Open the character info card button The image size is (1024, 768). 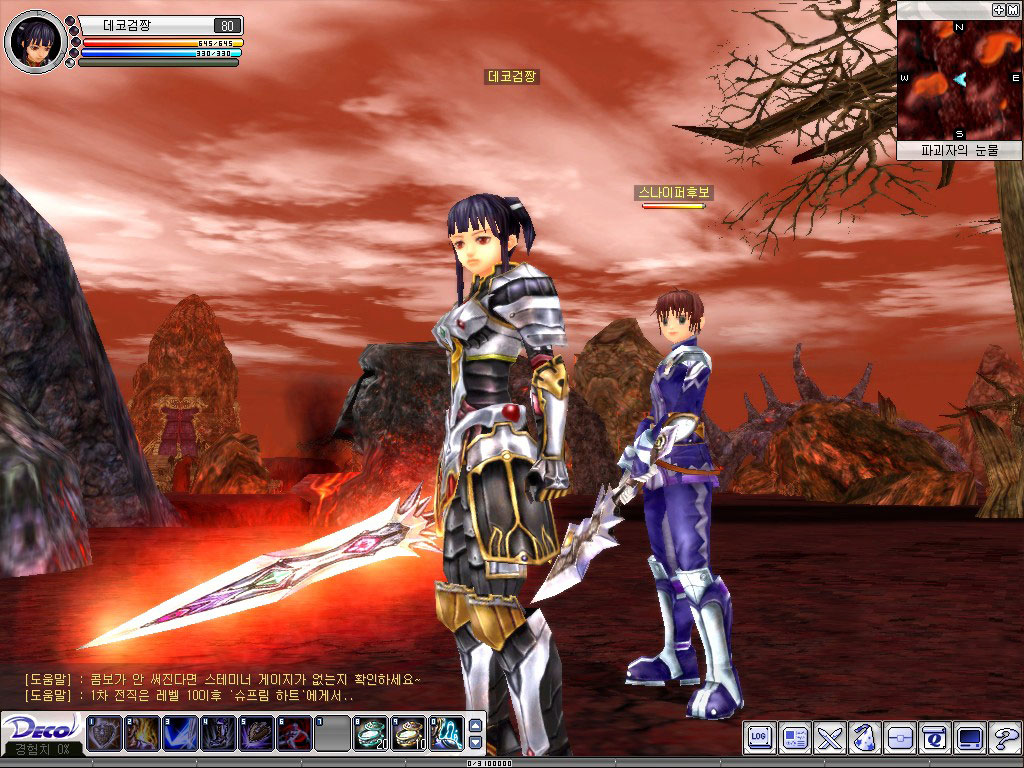pyautogui.click(x=795, y=739)
